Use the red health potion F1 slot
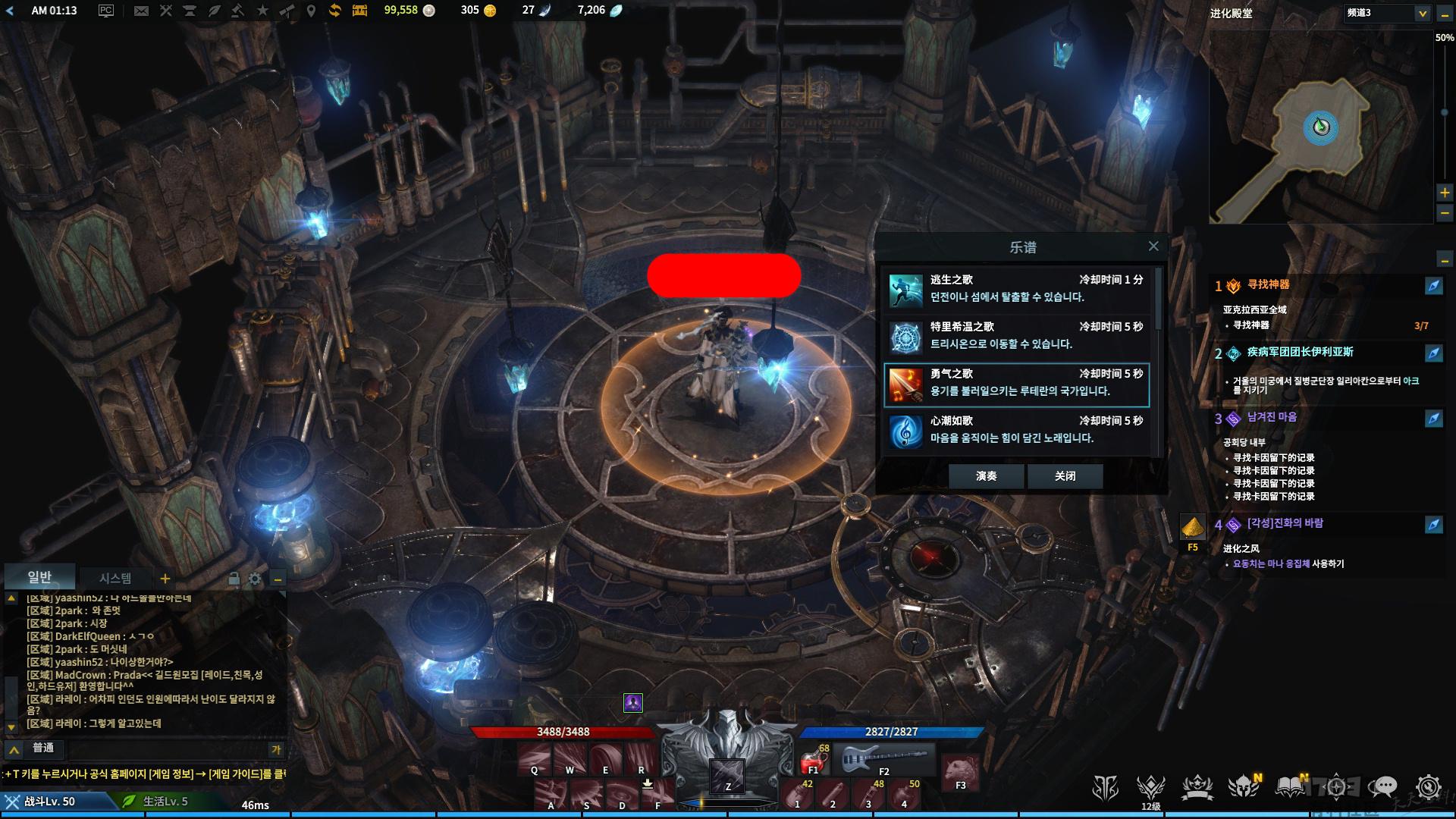This screenshot has width=1456, height=819. pyautogui.click(x=814, y=758)
